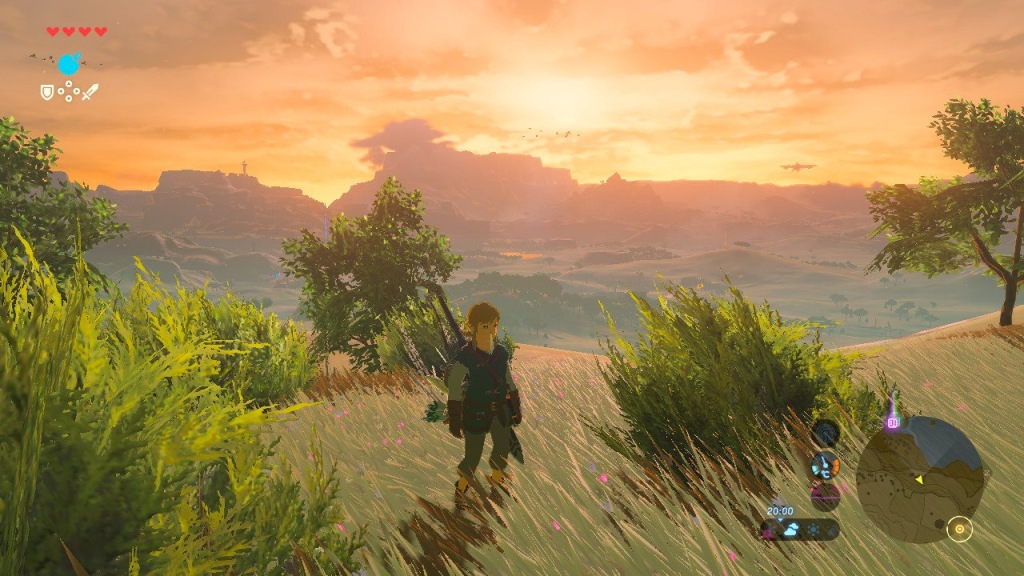Activate the Sheikah Sensor radar icon
Image resolution: width=1024 pixels, height=576 pixels.
pyautogui.click(x=826, y=433)
